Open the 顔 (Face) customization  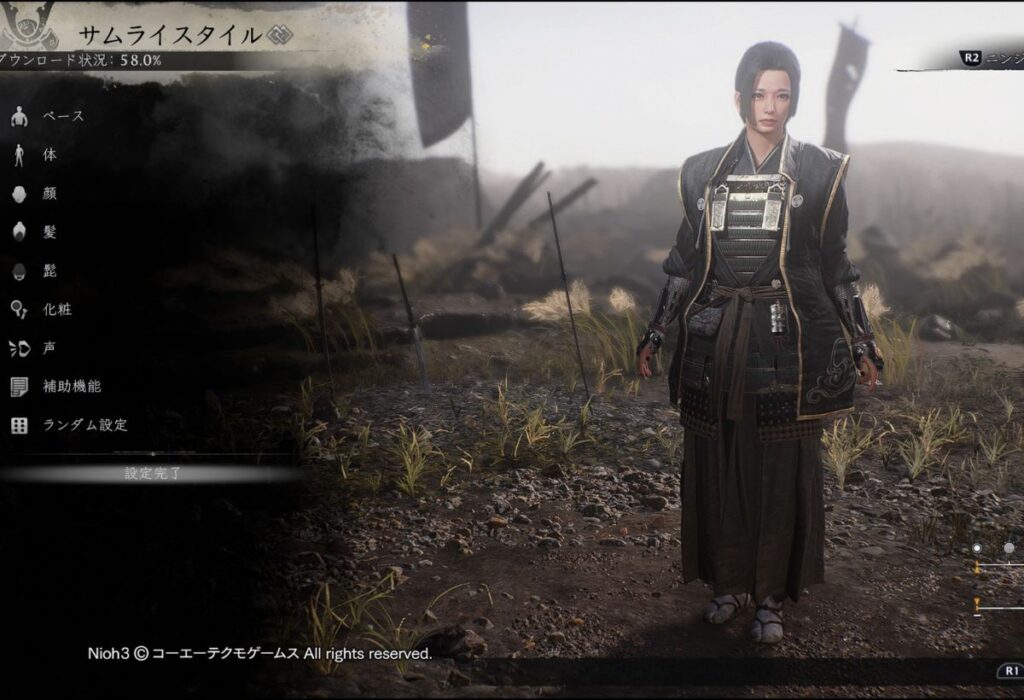point(49,194)
